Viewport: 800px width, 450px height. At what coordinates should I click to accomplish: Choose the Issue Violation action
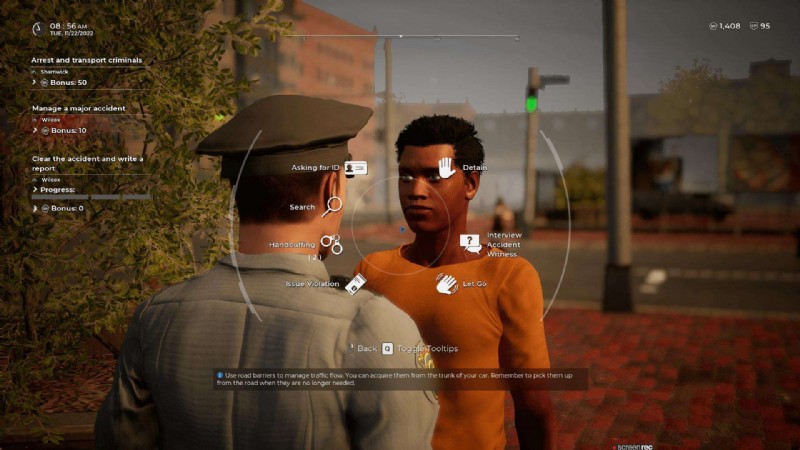click(x=355, y=284)
